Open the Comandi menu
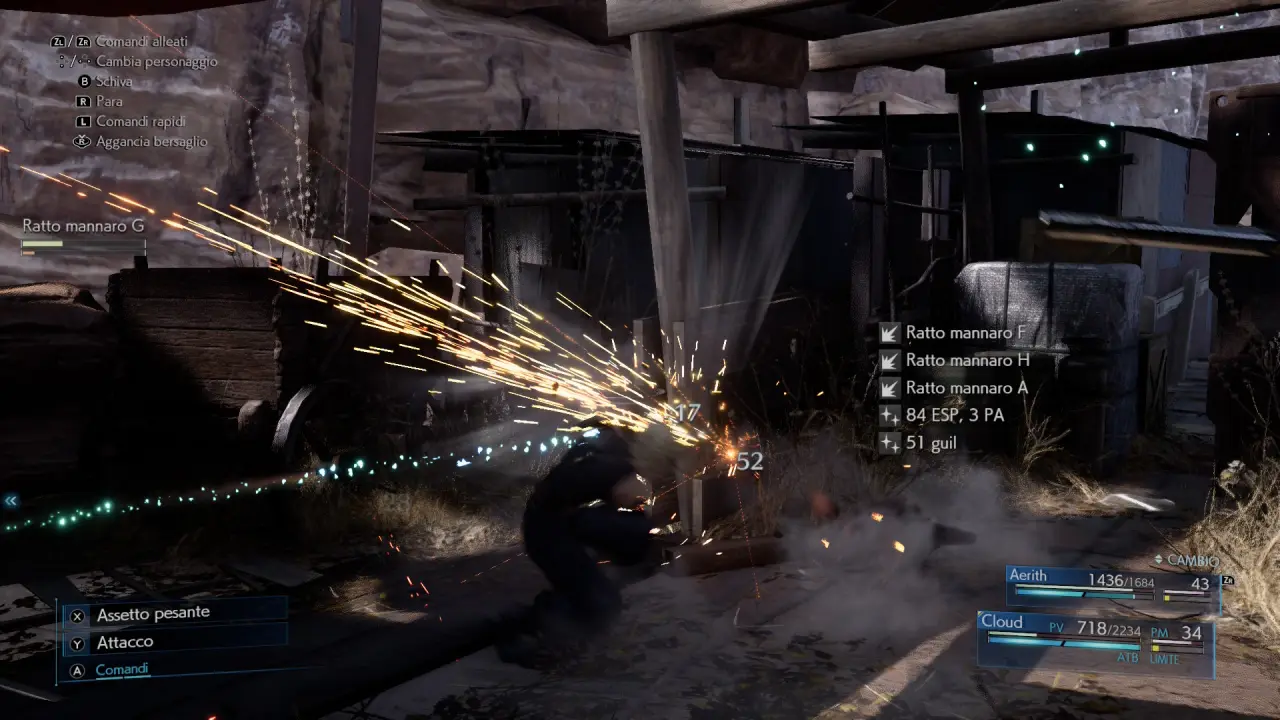The width and height of the screenshot is (1280, 720). (122, 669)
